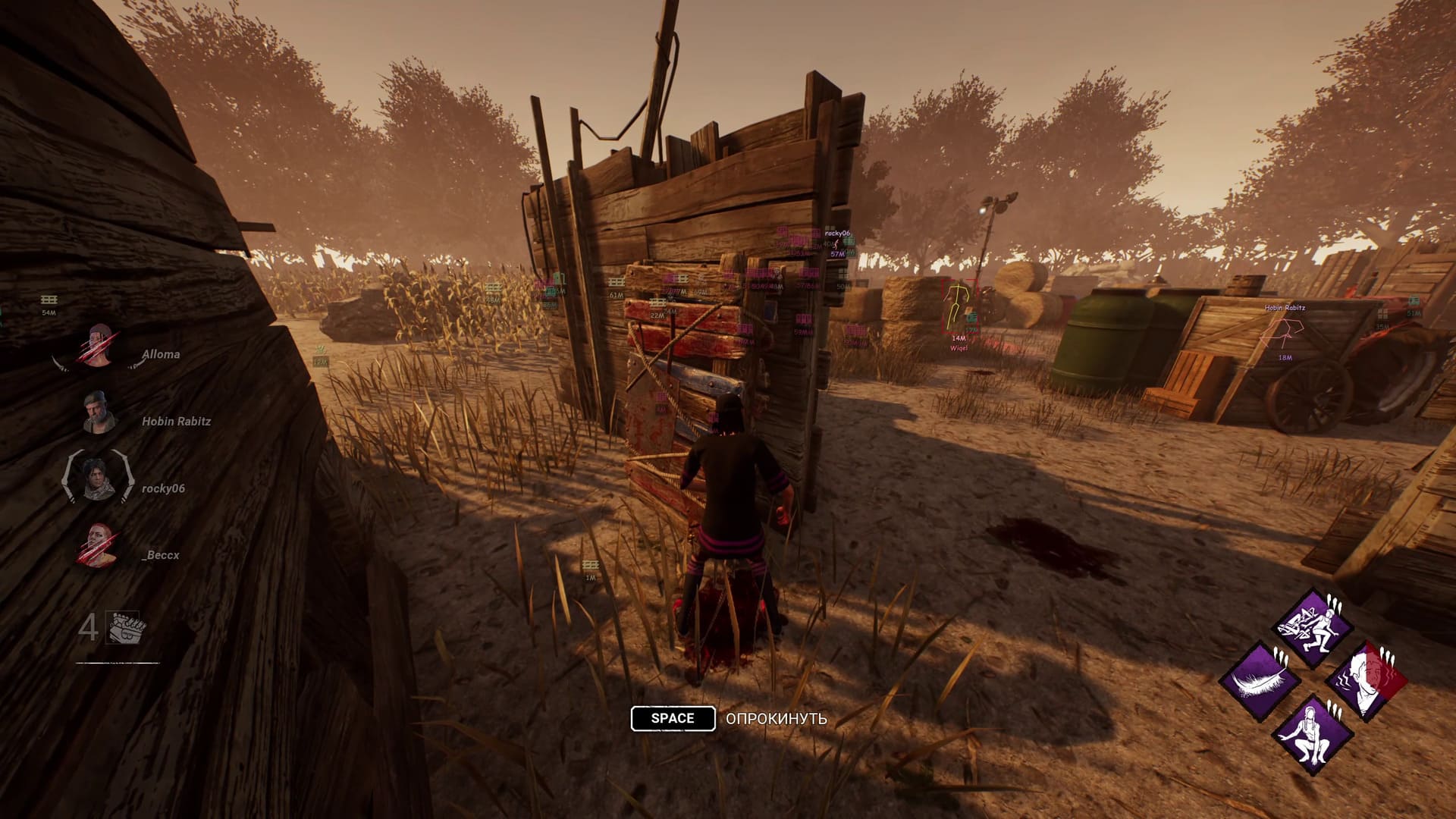
Task: Click the Hobin Rabitz ESP label on the right
Action: (1284, 307)
